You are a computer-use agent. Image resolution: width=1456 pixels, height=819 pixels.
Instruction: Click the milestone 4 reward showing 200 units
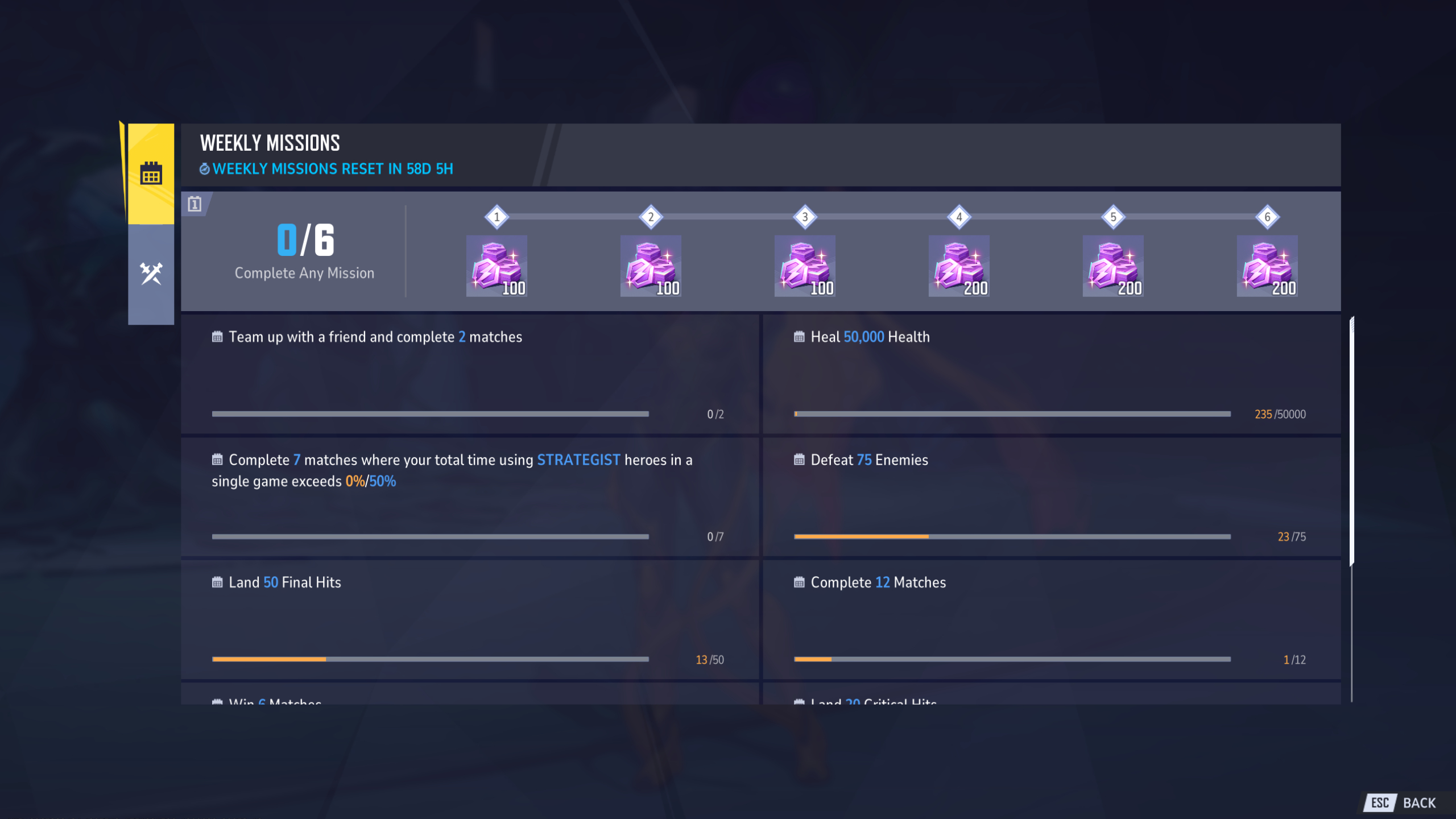pyautogui.click(x=958, y=267)
